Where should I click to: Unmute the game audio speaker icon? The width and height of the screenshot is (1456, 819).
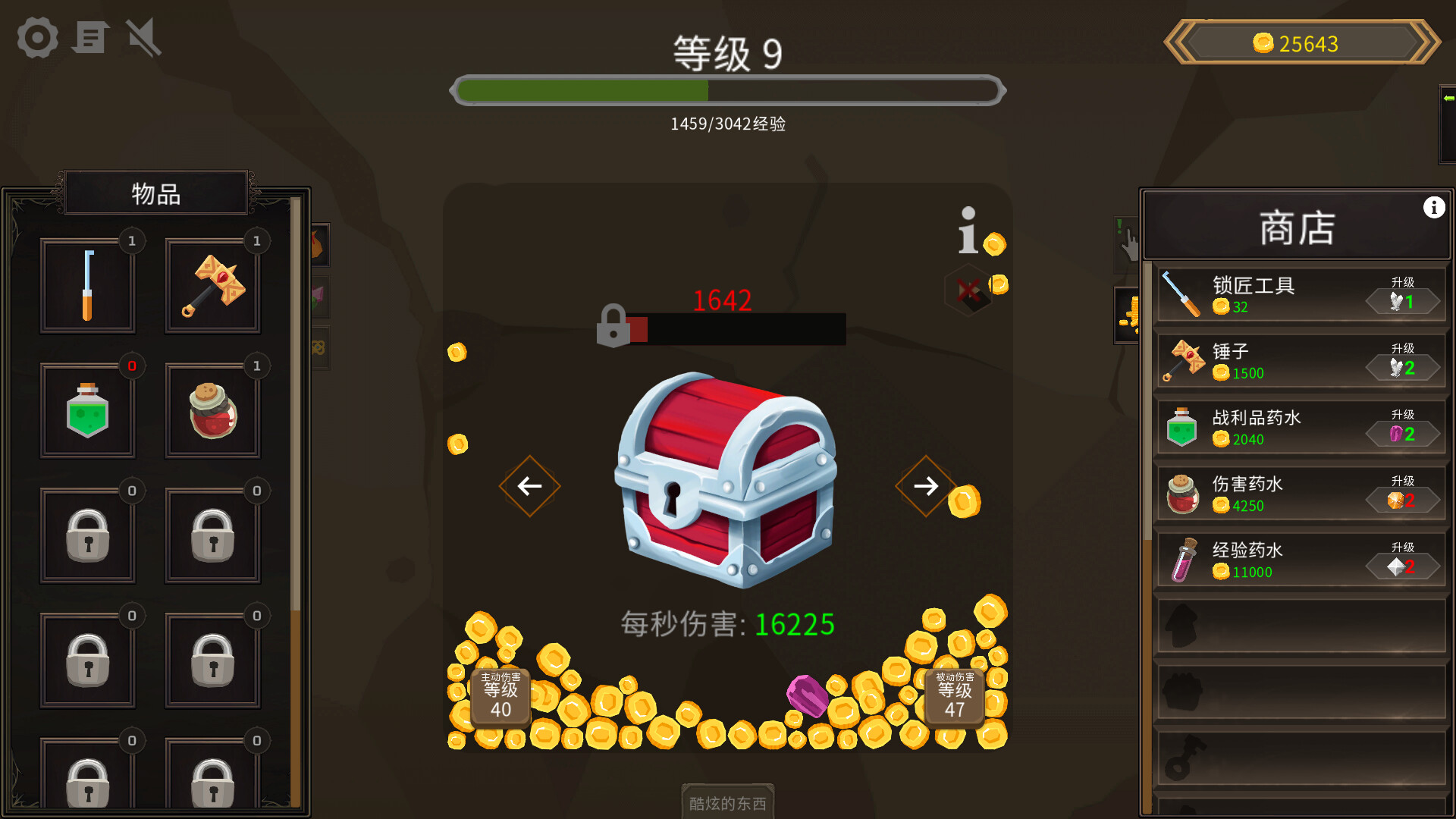[x=140, y=37]
